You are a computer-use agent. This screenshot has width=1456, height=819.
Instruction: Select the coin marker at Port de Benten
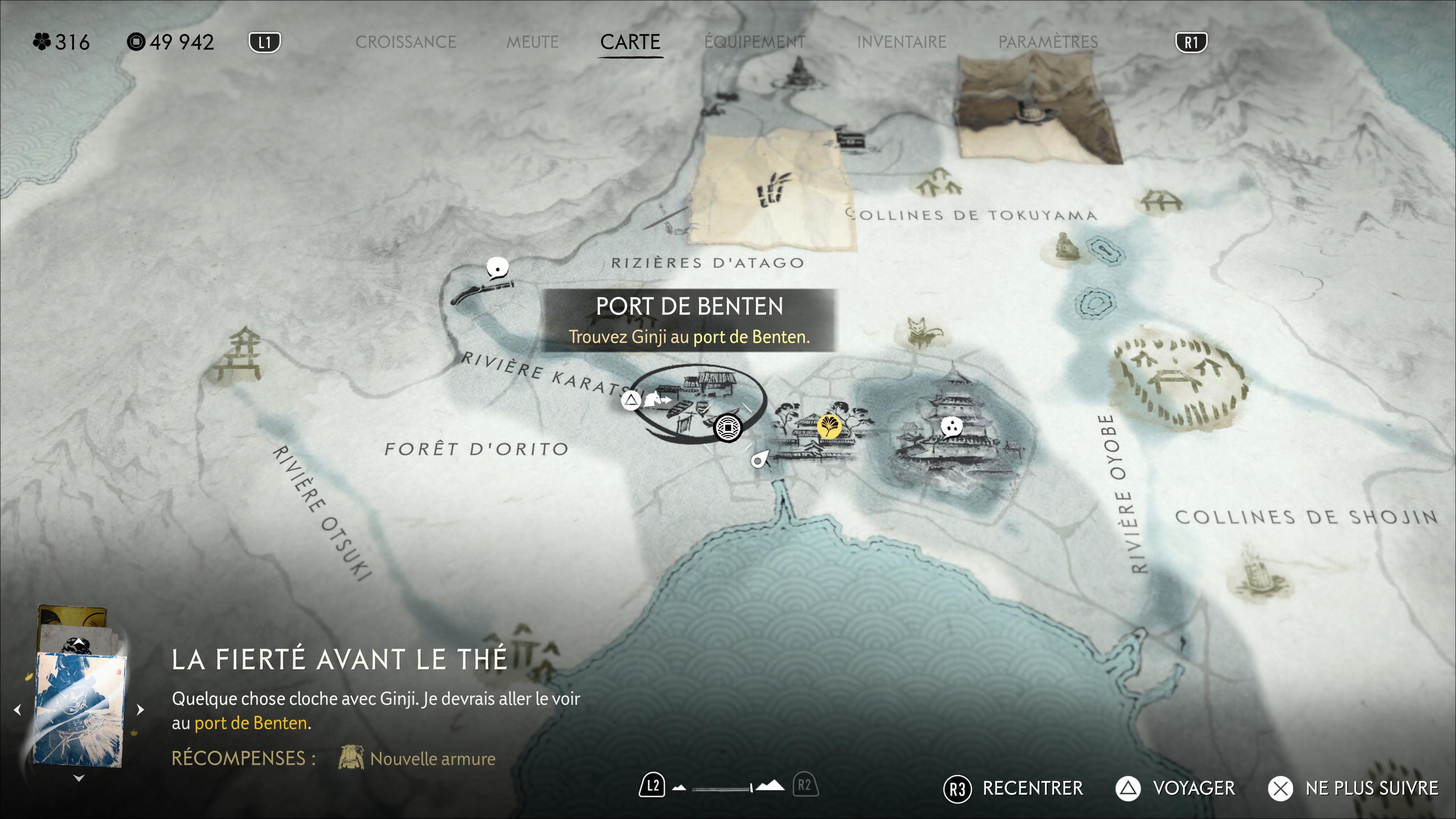728,428
